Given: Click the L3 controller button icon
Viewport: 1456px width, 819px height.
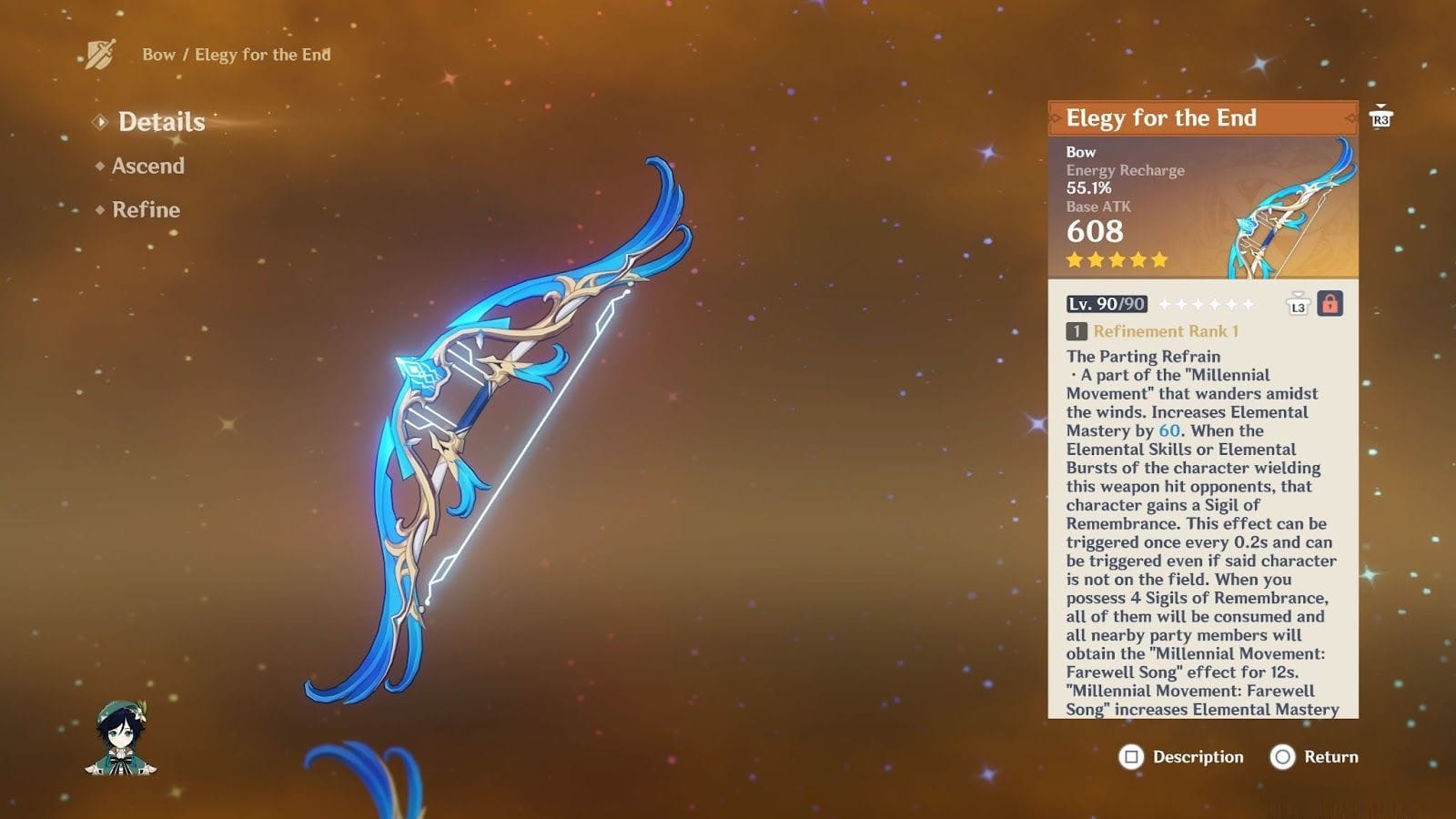Looking at the screenshot, I should click(x=1299, y=308).
